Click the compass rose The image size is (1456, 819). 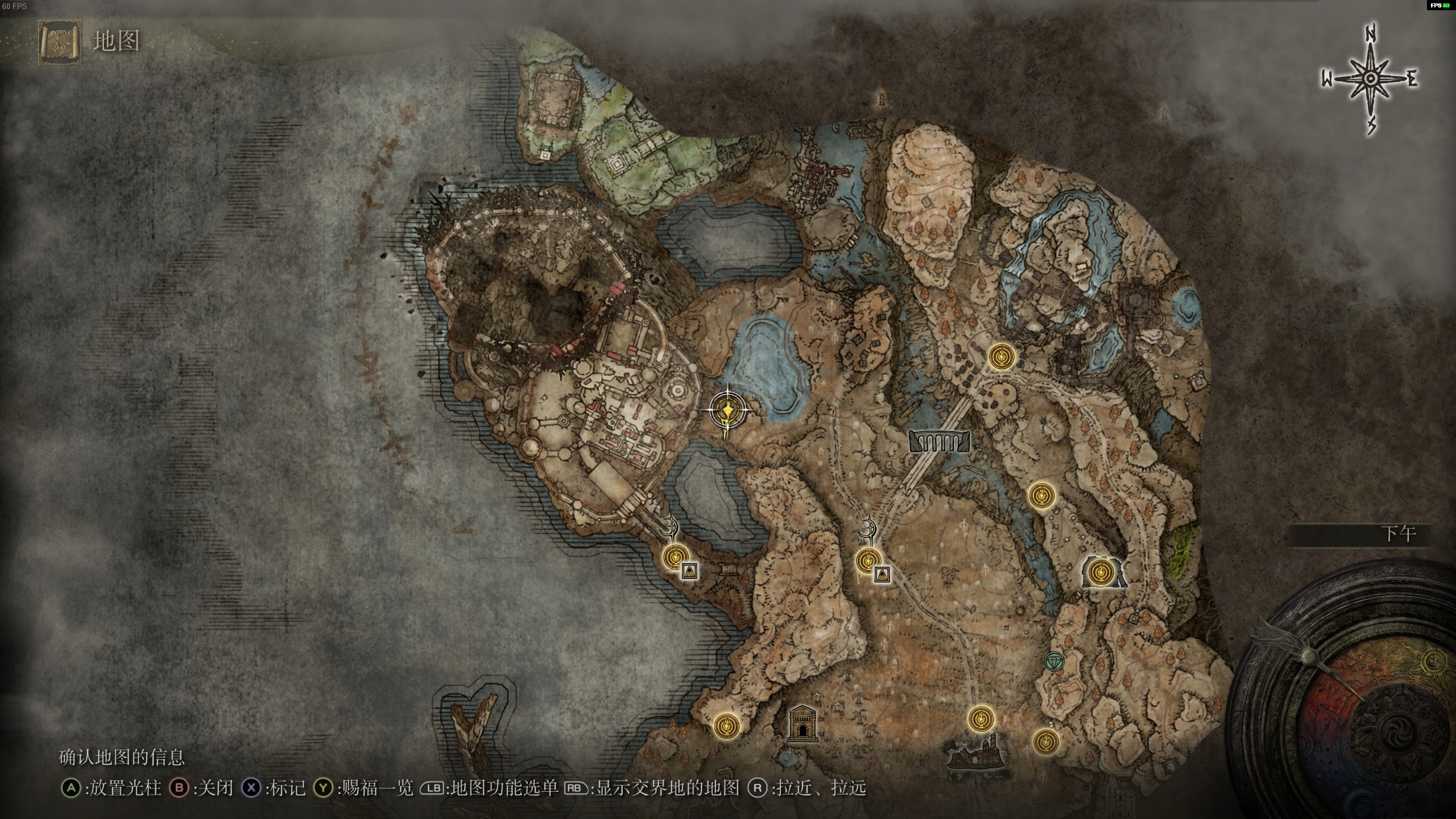[x=1370, y=79]
